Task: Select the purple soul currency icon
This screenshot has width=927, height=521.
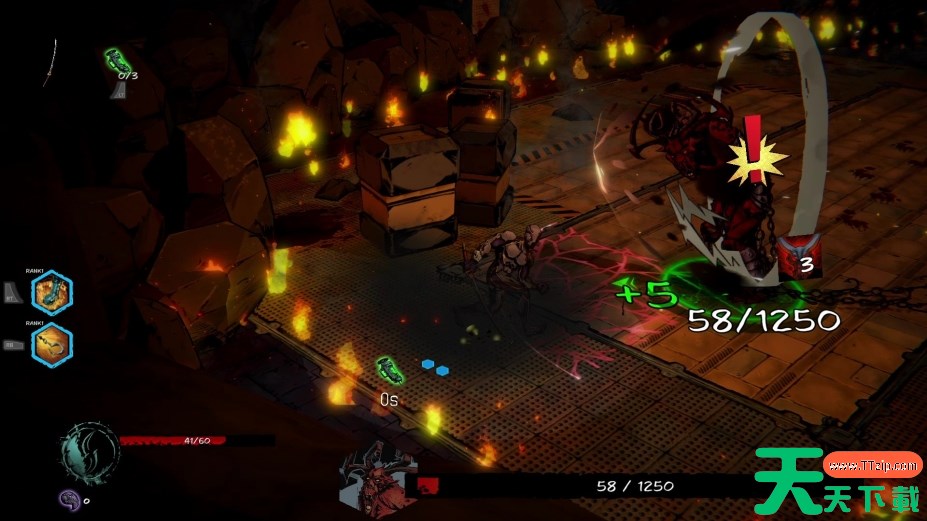Action: [x=68, y=498]
